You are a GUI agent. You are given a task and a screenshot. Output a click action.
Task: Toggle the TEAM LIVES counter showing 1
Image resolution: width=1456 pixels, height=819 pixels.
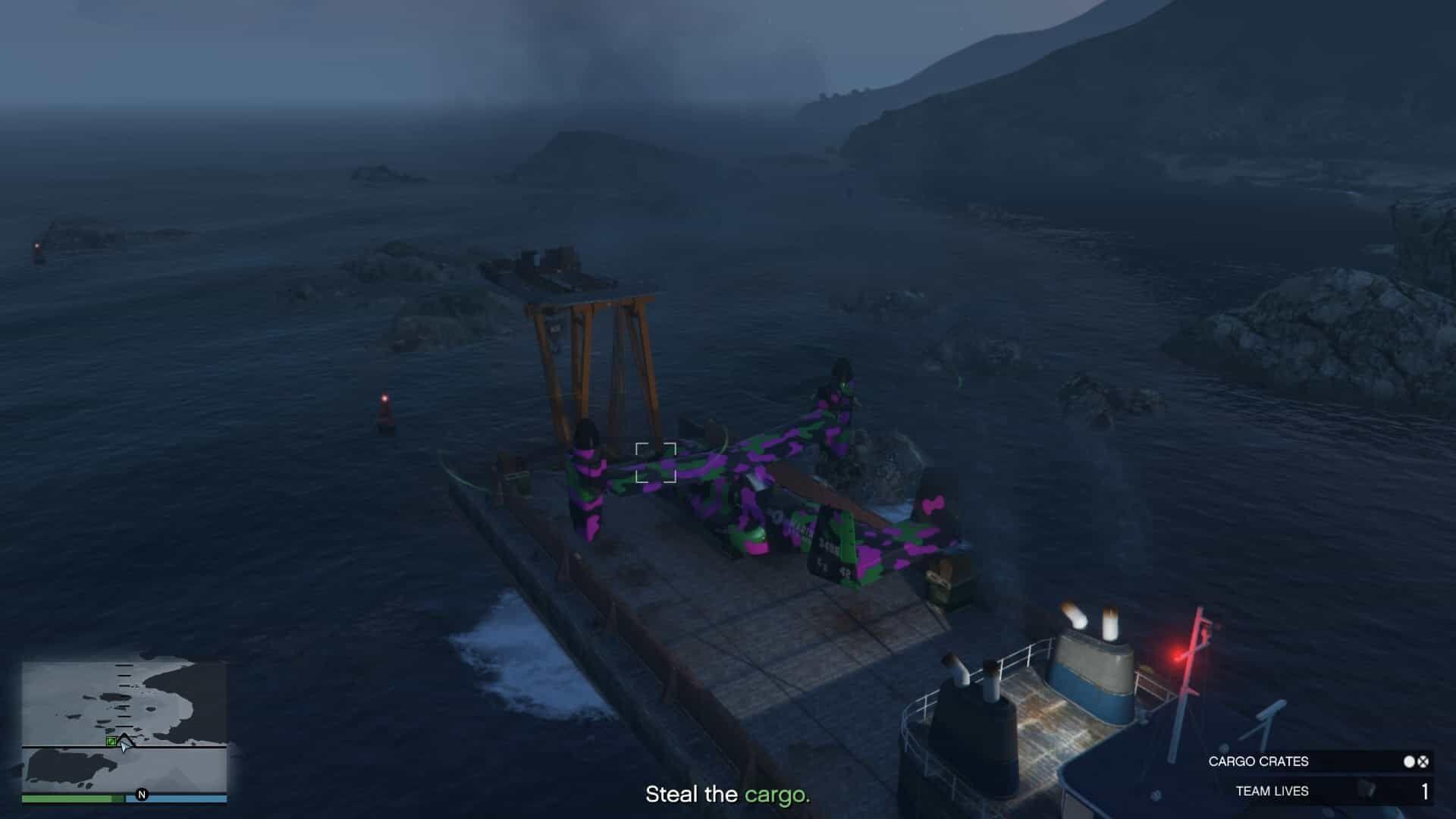[1426, 792]
